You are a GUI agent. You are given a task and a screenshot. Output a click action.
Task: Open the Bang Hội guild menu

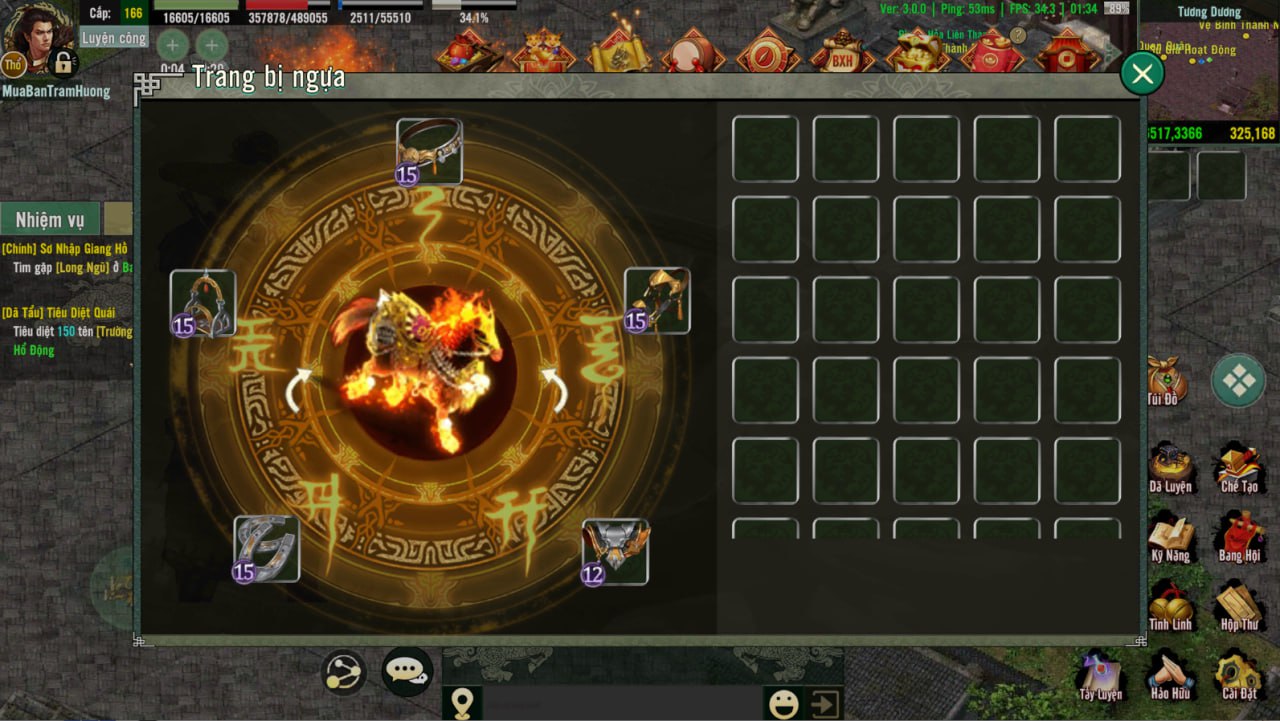pos(1238,537)
